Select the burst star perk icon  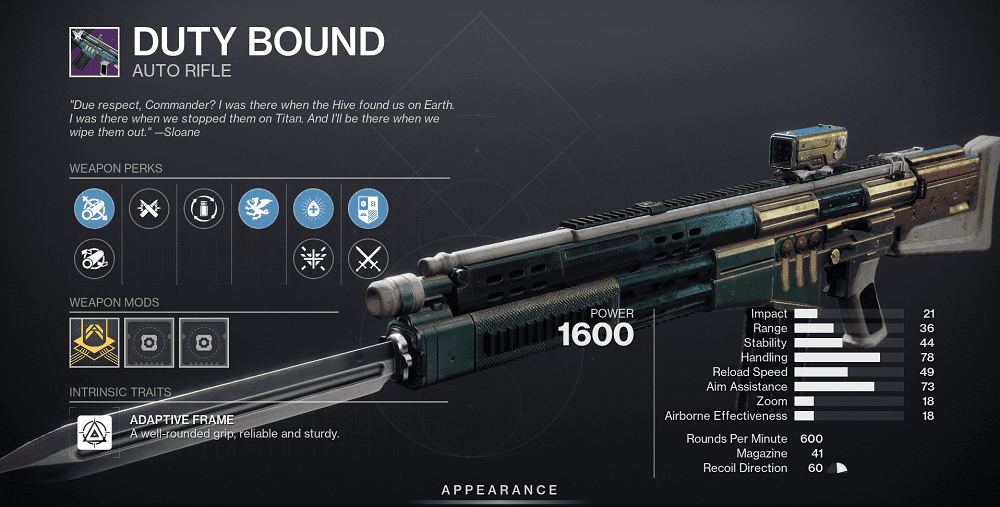[313, 260]
